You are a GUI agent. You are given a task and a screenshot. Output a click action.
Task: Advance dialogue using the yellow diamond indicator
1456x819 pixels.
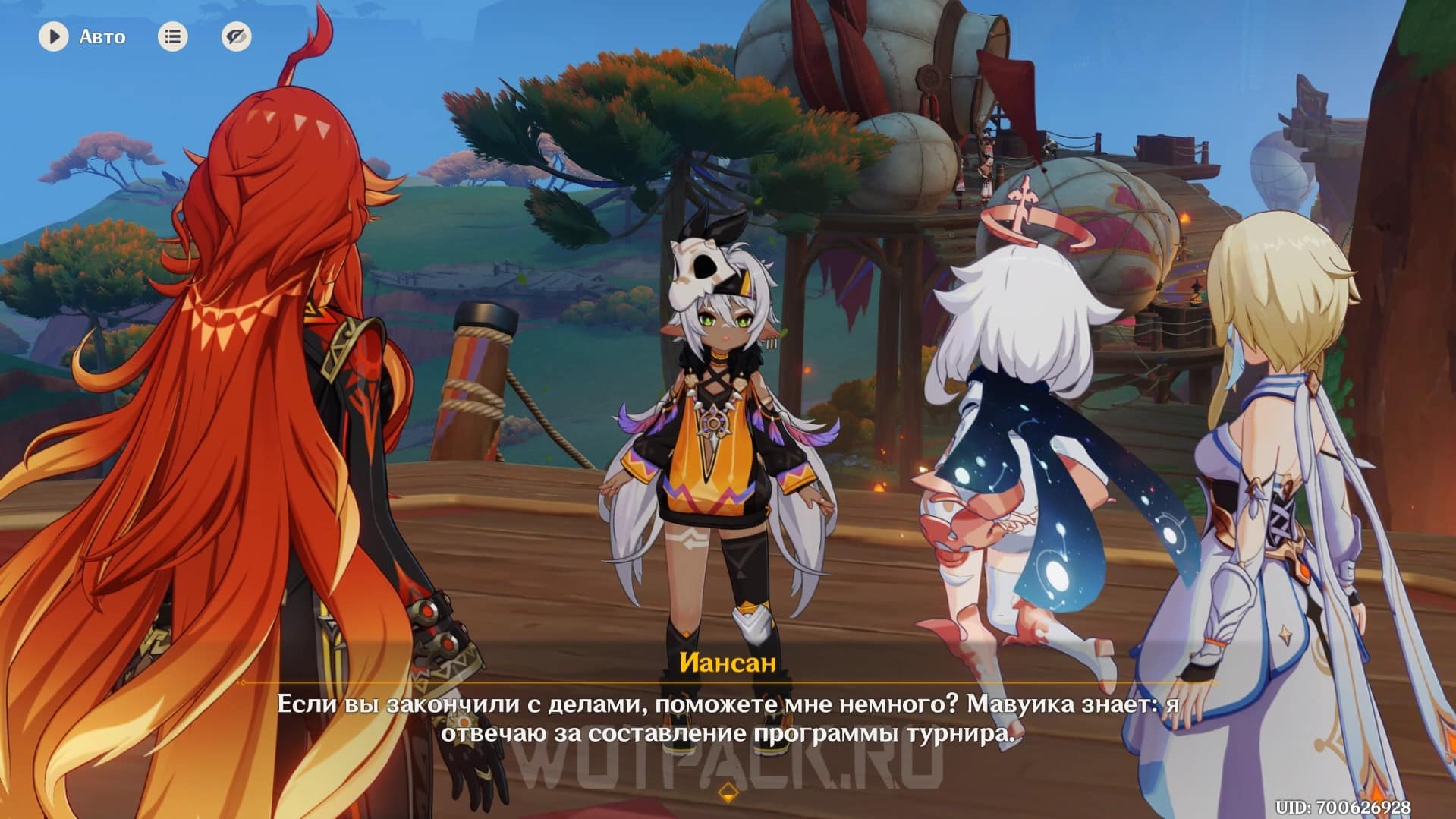click(728, 793)
